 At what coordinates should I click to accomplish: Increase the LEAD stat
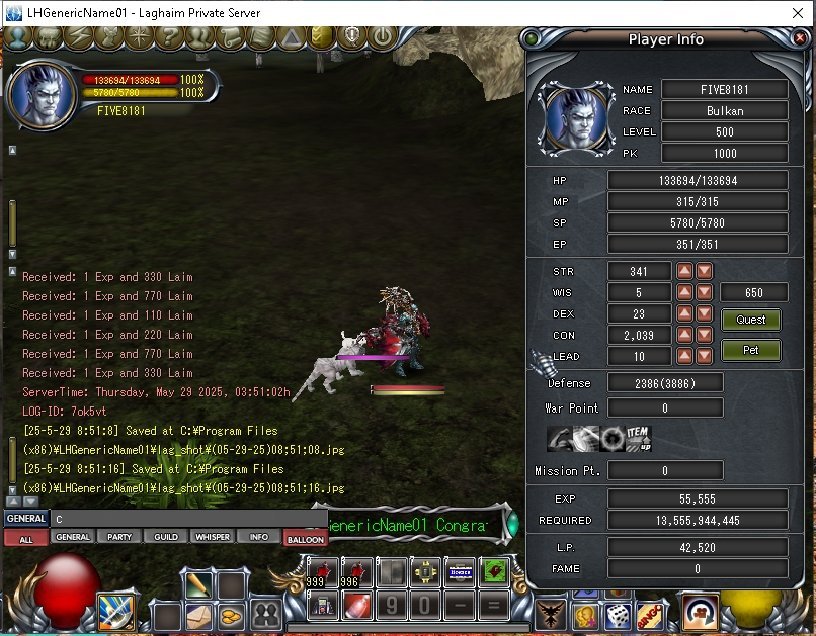tap(685, 356)
